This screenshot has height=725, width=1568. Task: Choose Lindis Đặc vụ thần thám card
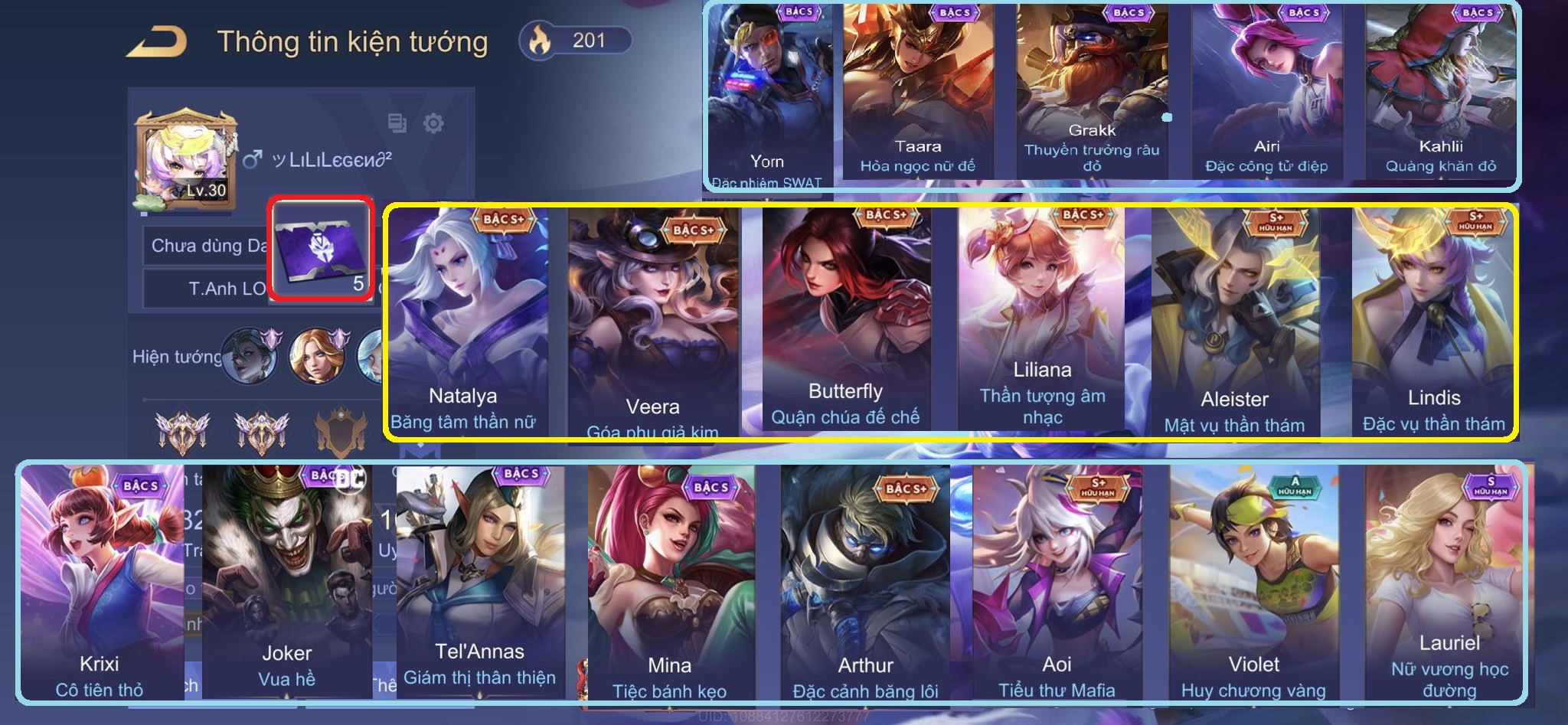pos(1433,322)
